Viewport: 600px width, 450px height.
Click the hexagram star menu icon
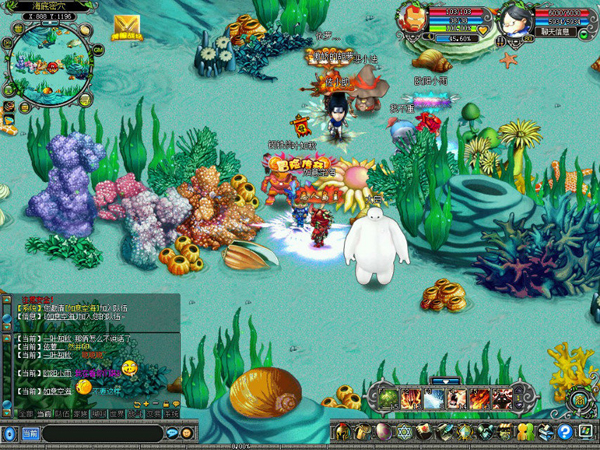404,433
